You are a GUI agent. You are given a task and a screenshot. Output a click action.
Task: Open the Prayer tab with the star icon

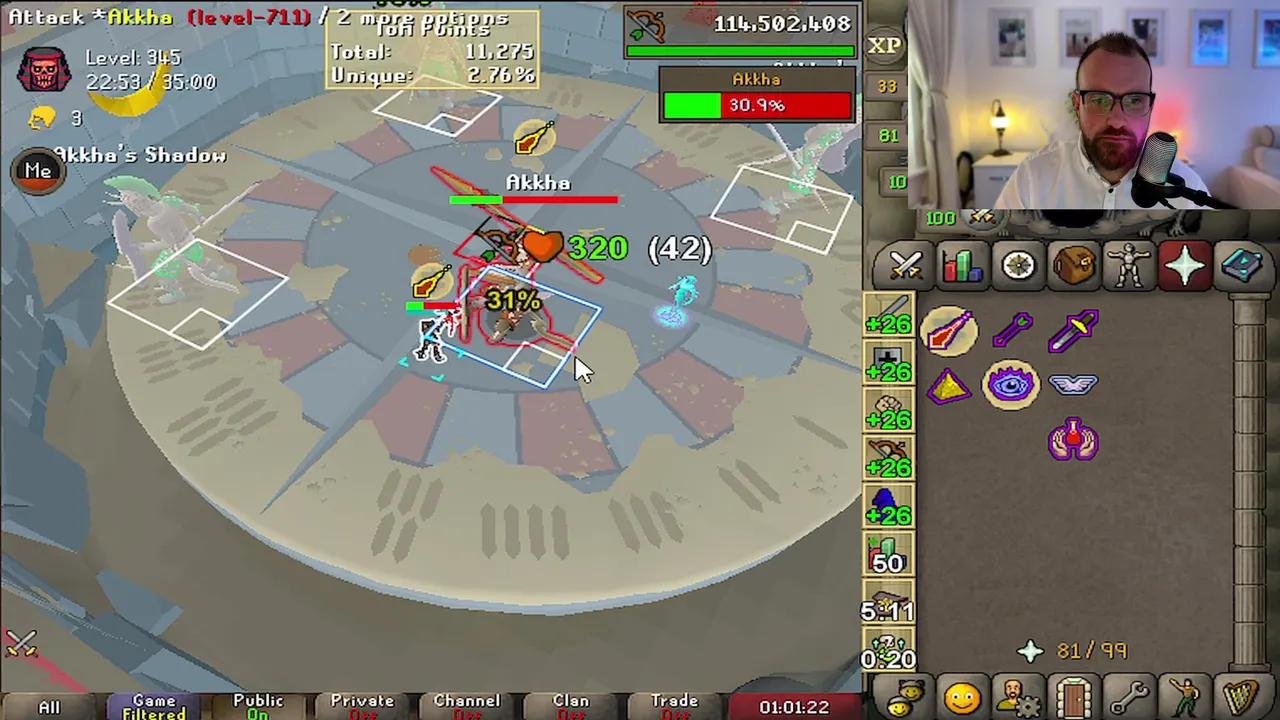point(1185,264)
